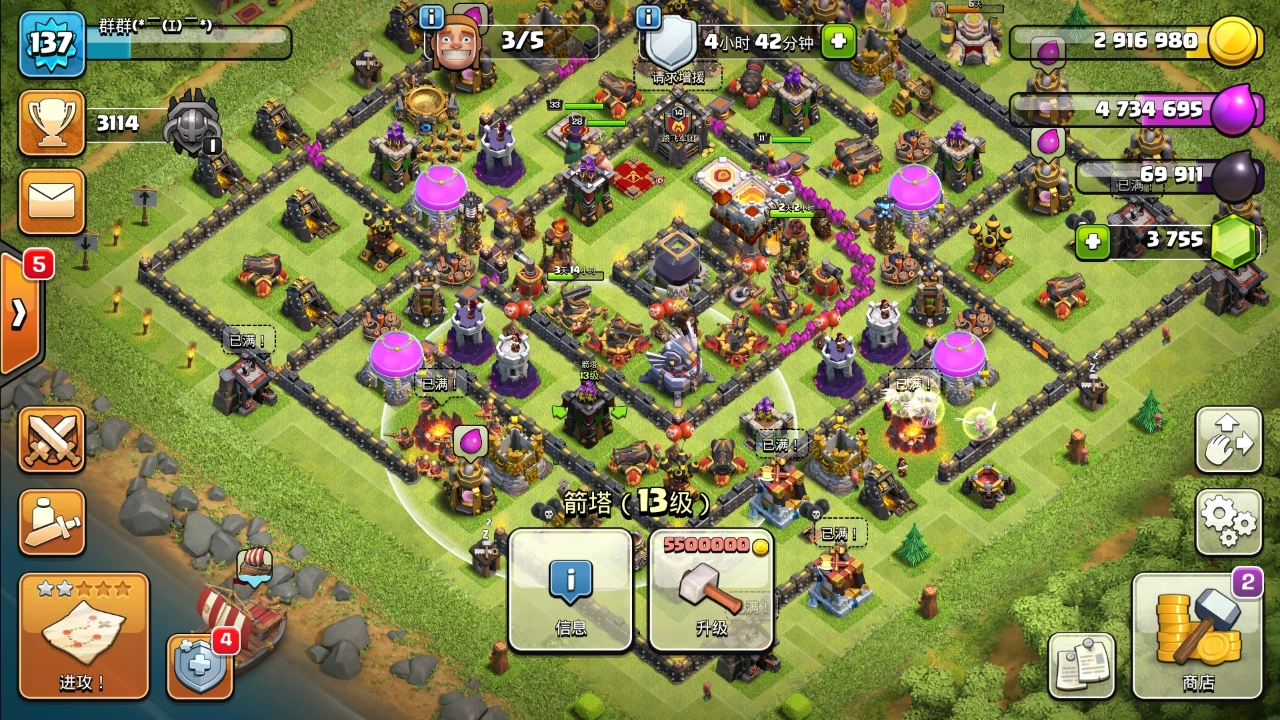Open the notes clipboard button
This screenshot has height=720, width=1280.
(x=1081, y=665)
